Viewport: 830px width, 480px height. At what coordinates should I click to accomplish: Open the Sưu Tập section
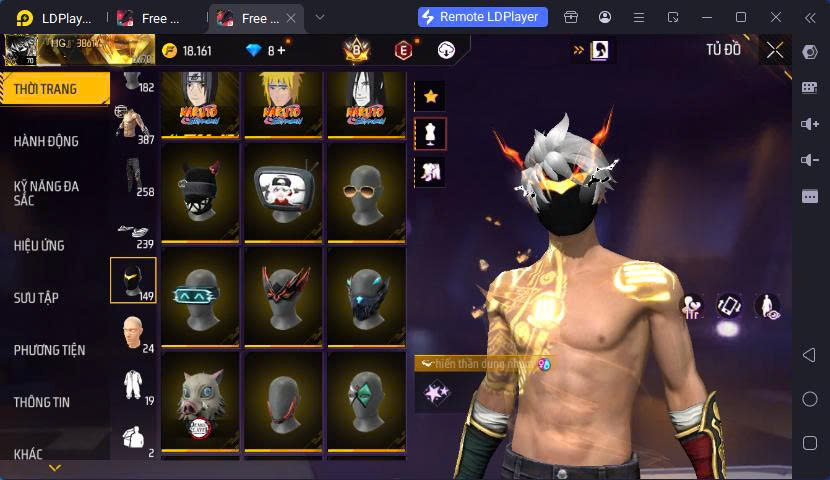pyautogui.click(x=36, y=298)
